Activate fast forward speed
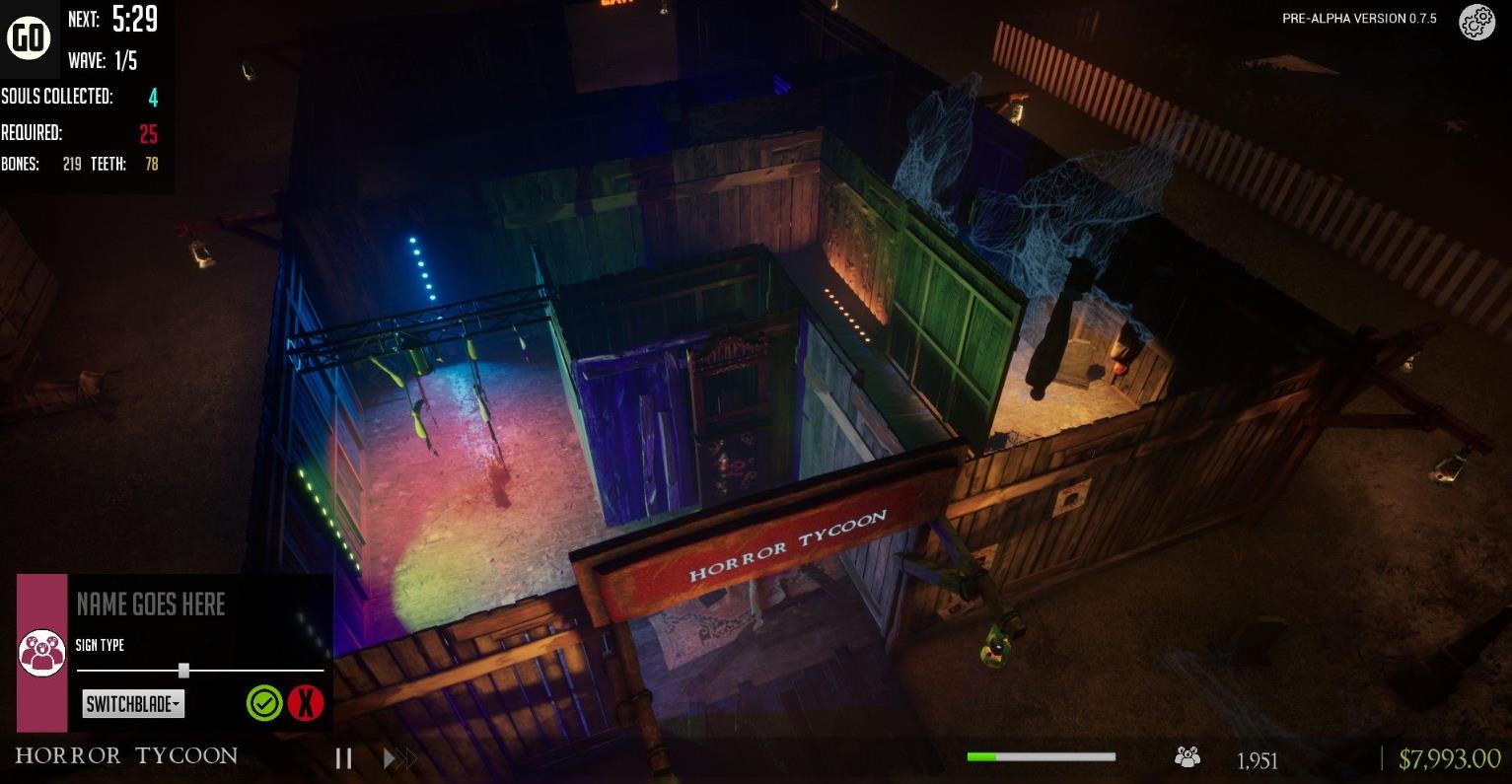This screenshot has height=784, width=1512. coord(399,758)
